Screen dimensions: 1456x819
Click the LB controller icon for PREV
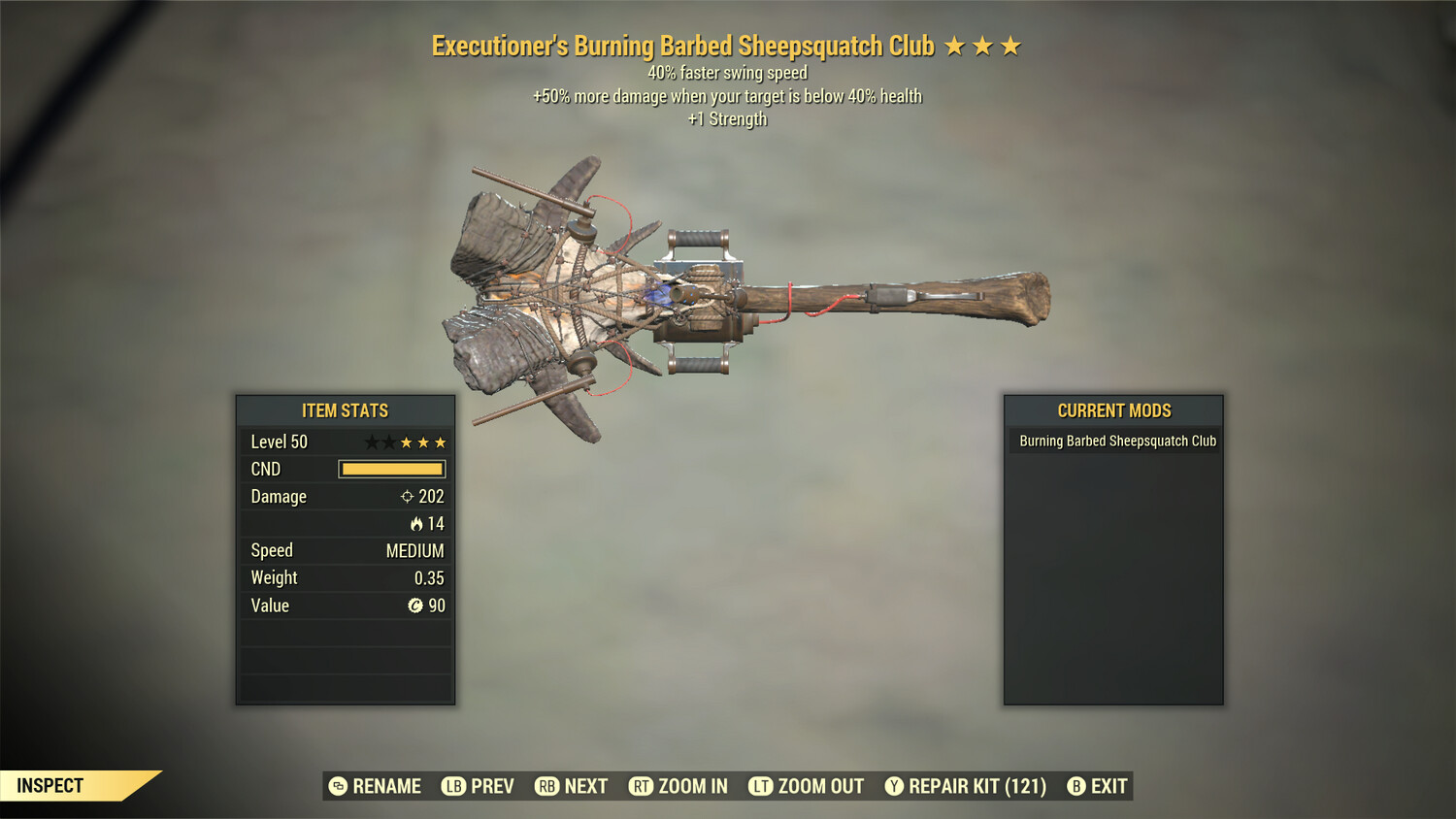click(x=452, y=786)
